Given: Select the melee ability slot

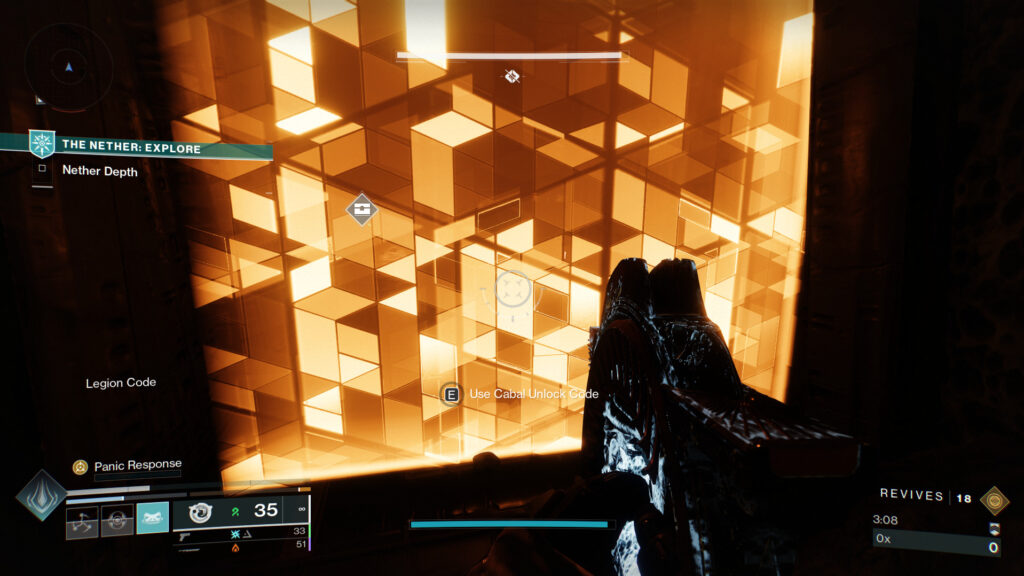Looking at the screenshot, I should coord(117,519).
